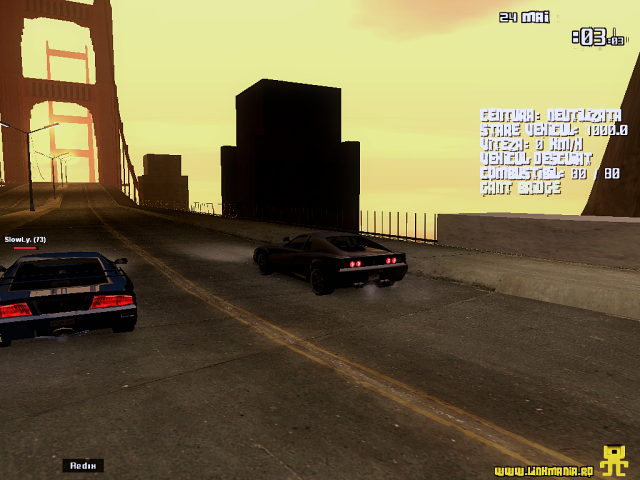Image resolution: width=640 pixels, height=480 pixels.
Task: Click the Redix name box
Action: [x=83, y=465]
